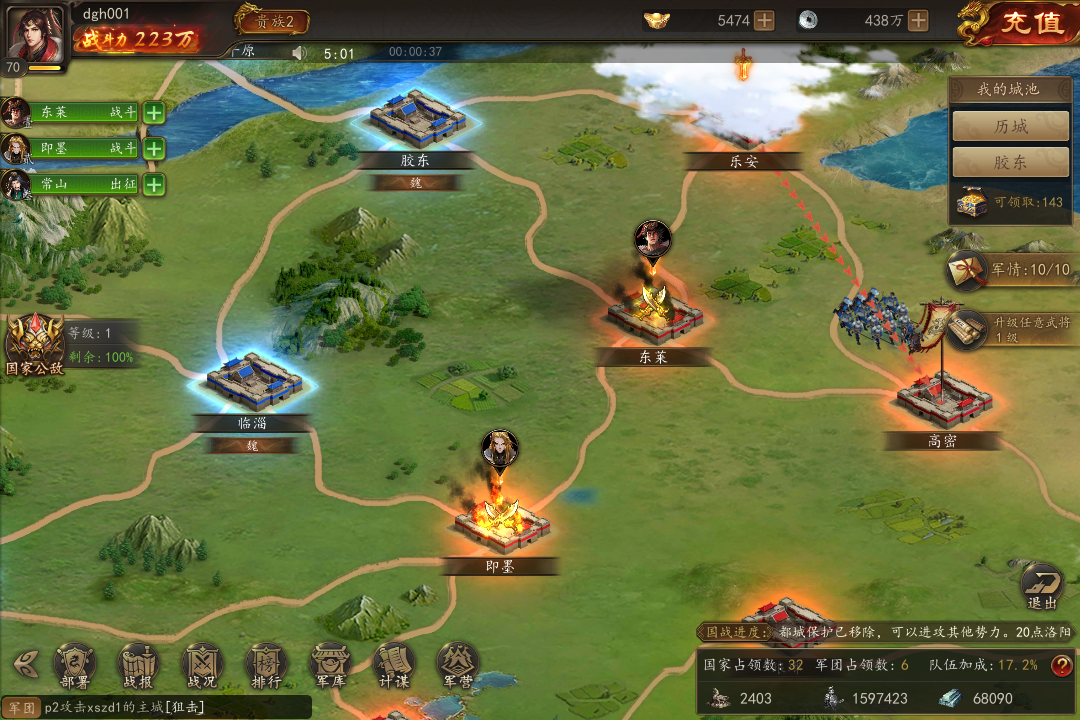Jump to my city 胶东
Screen dimensions: 1080x720
(1010, 163)
